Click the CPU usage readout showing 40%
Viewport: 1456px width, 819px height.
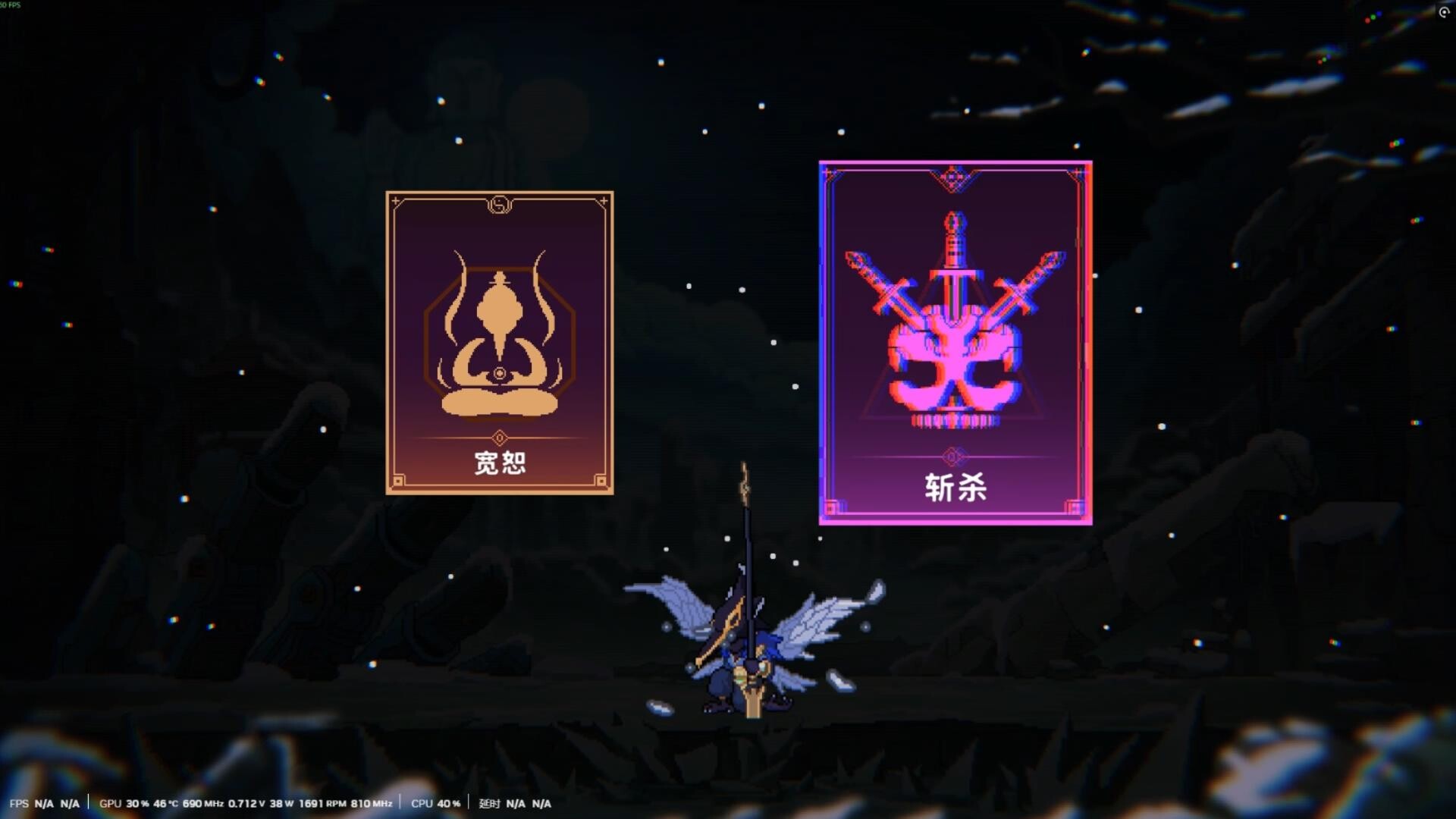[x=435, y=802]
